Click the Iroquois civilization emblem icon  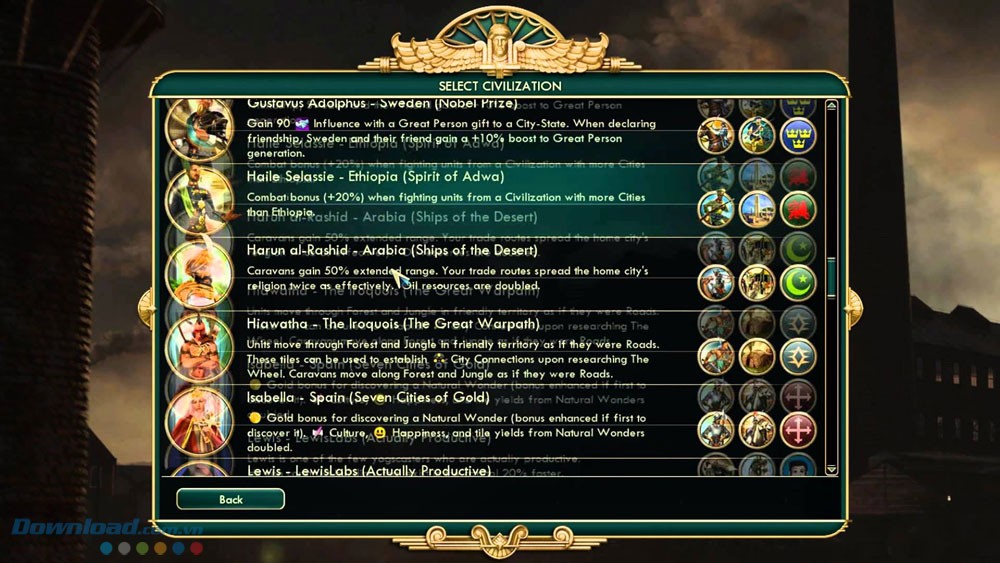pos(798,357)
